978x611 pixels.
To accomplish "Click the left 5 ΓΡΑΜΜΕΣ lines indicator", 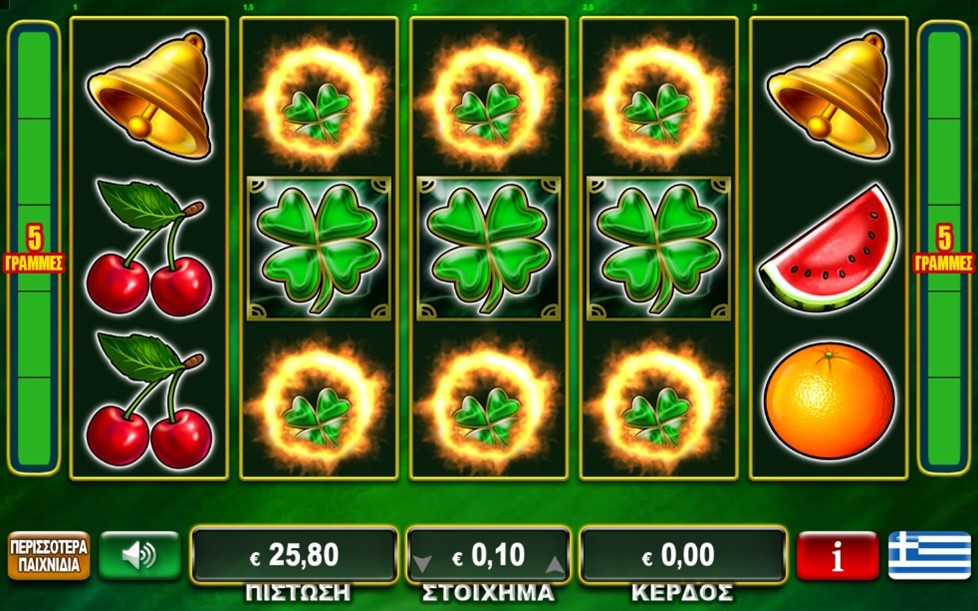I will click(35, 250).
